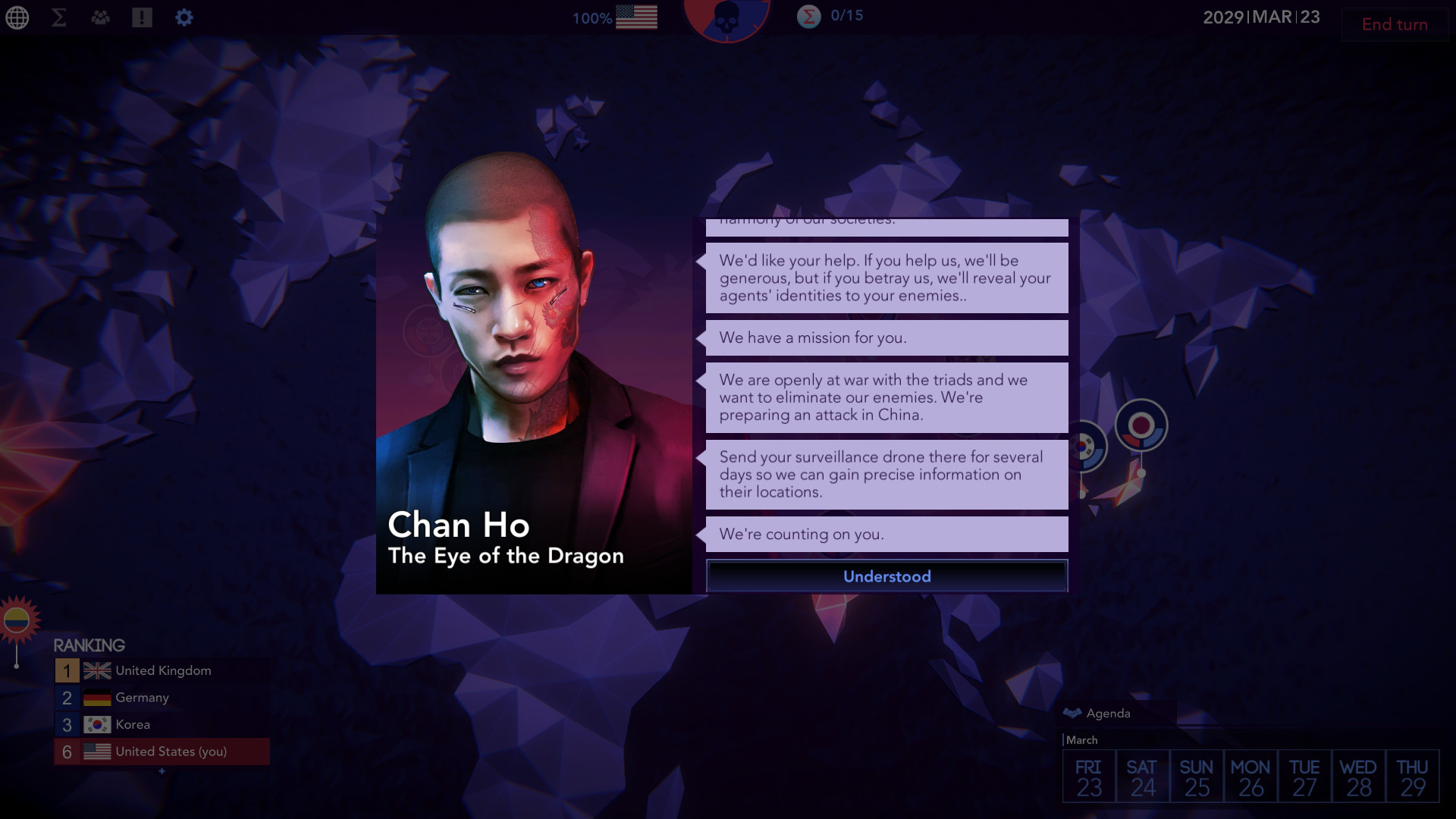Open the agents roster icon
The image size is (1456, 819).
[x=99, y=16]
